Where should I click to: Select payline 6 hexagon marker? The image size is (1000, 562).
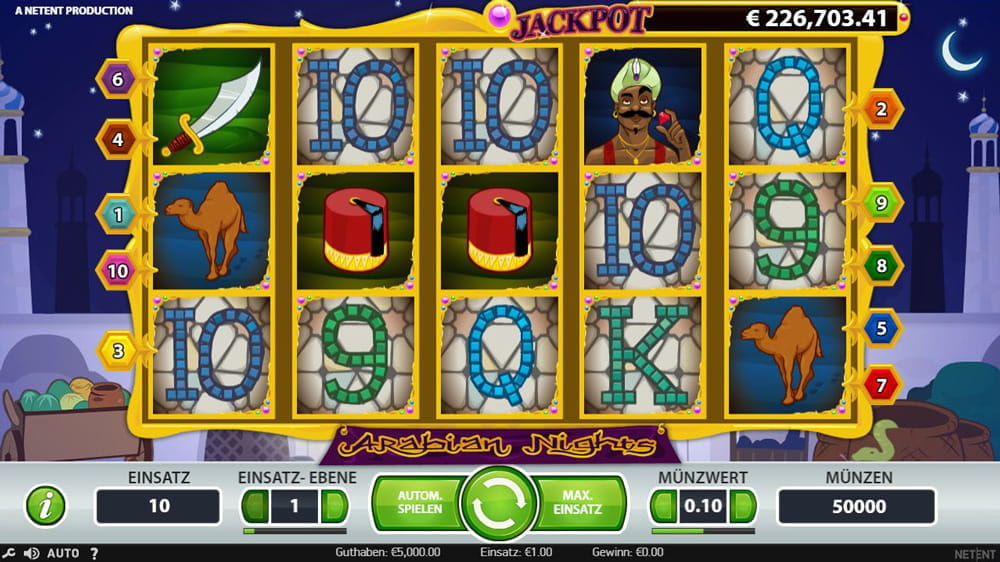[x=117, y=79]
